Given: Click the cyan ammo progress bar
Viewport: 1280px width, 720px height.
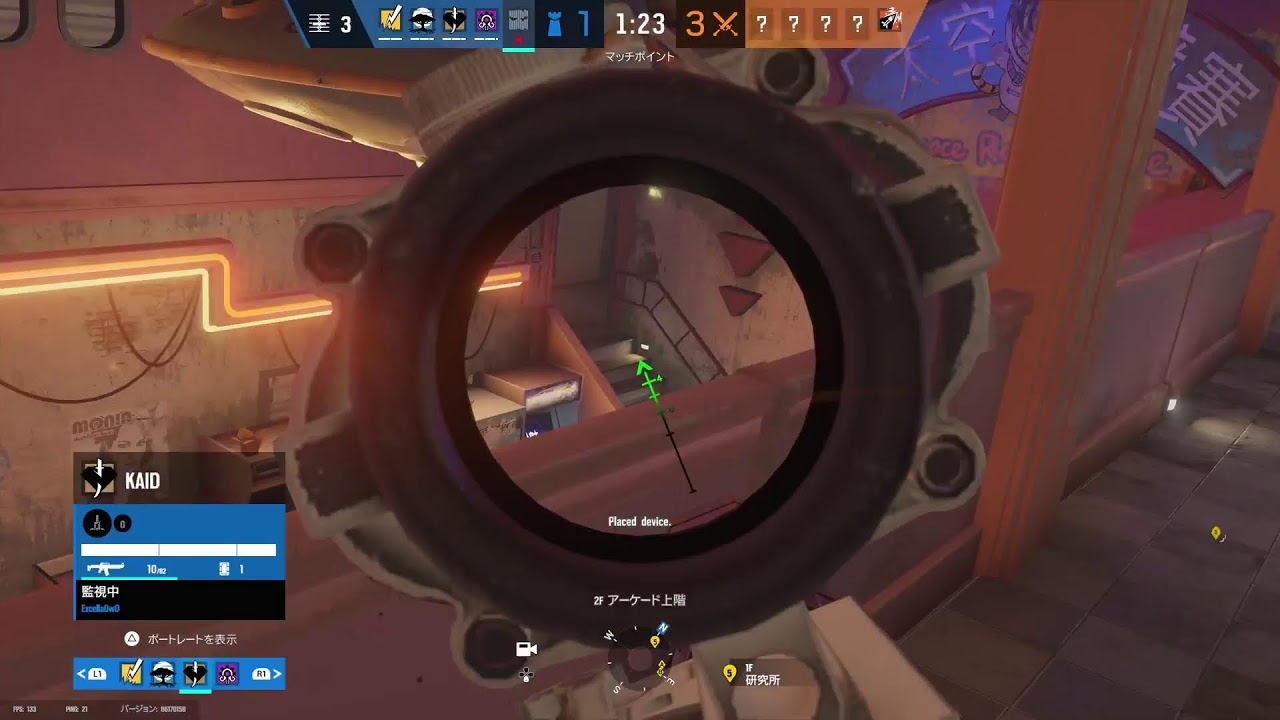Looking at the screenshot, I should (130, 578).
